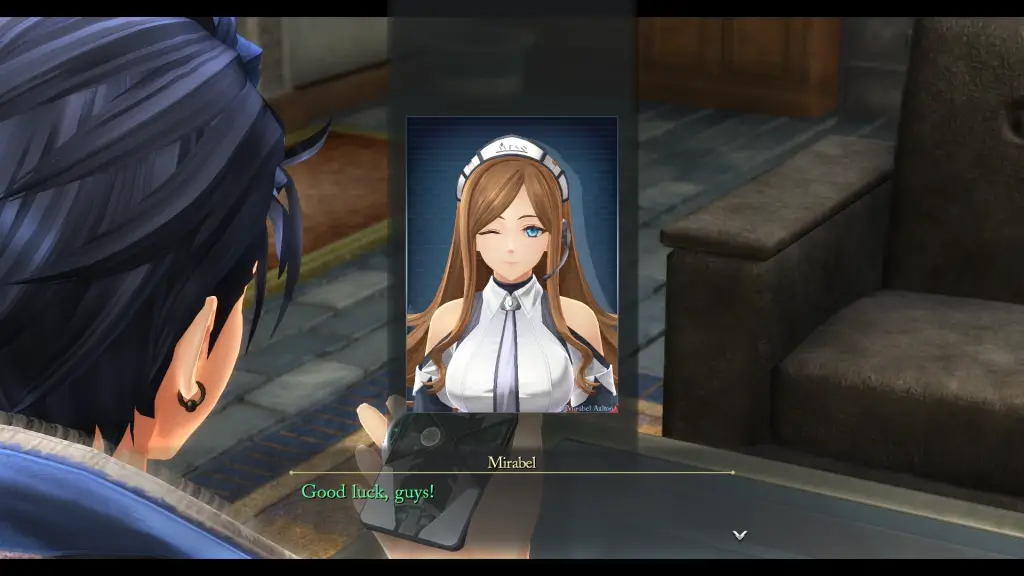Advance dialogue with the down arrow indicator
This screenshot has height=576, width=1024.
(740, 535)
